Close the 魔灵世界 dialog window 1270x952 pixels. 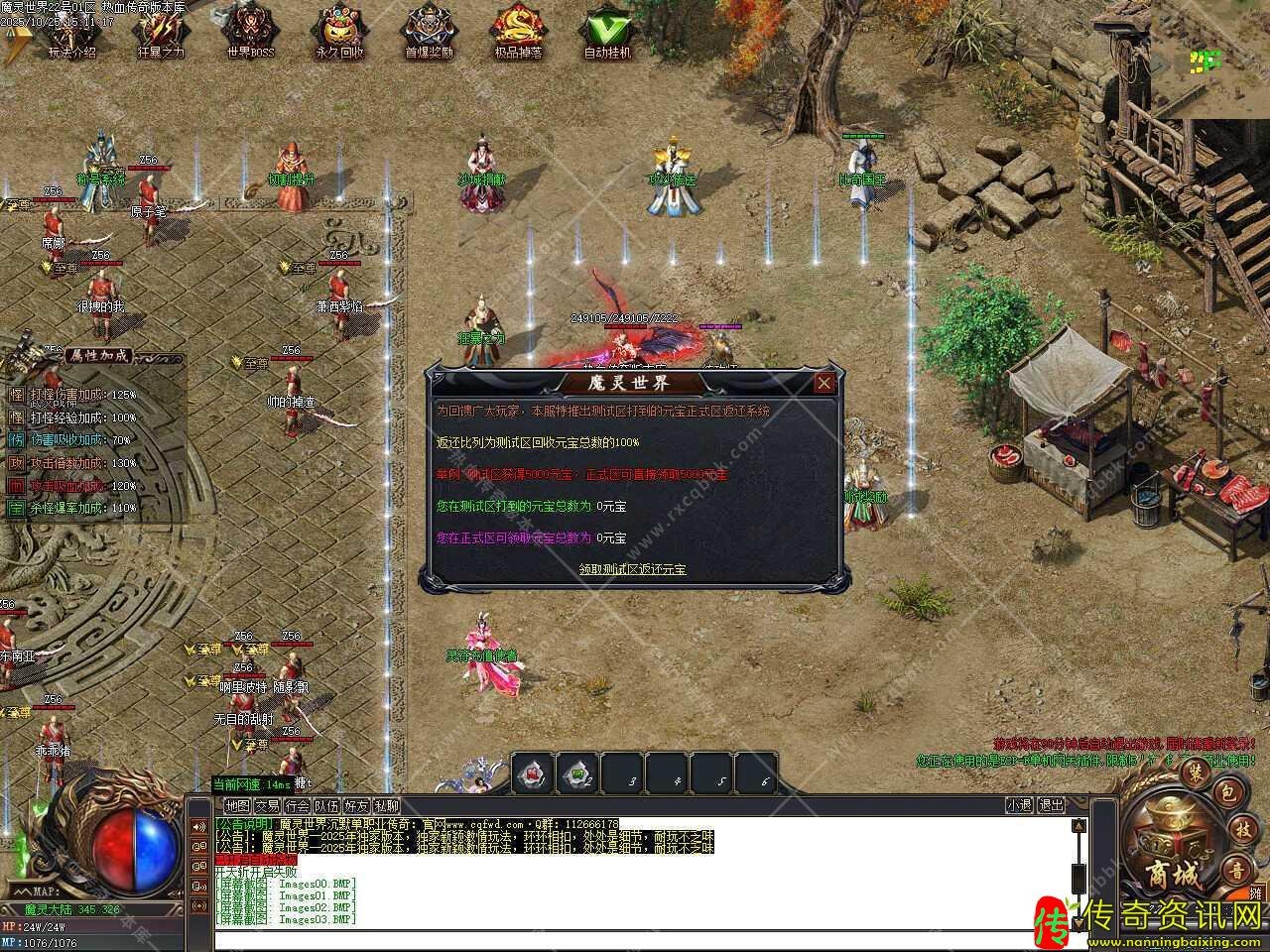coord(825,383)
